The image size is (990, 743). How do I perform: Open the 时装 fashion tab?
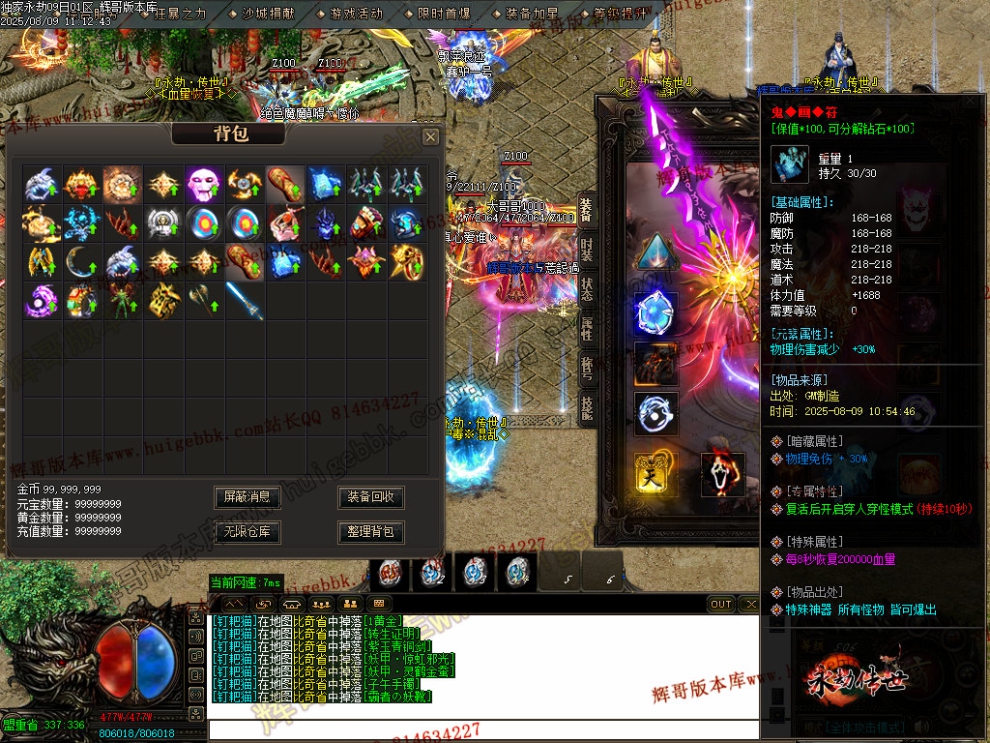[586, 248]
